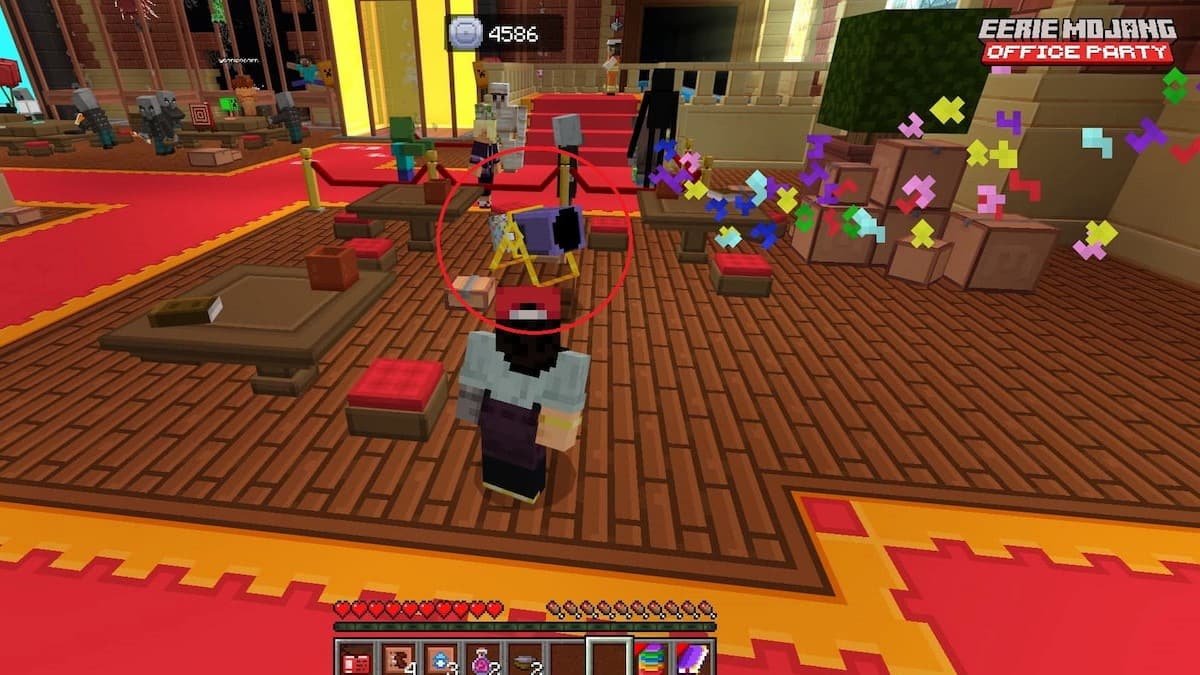Select the pink potion hotbar slot
1200x675 pixels.
pos(481,659)
